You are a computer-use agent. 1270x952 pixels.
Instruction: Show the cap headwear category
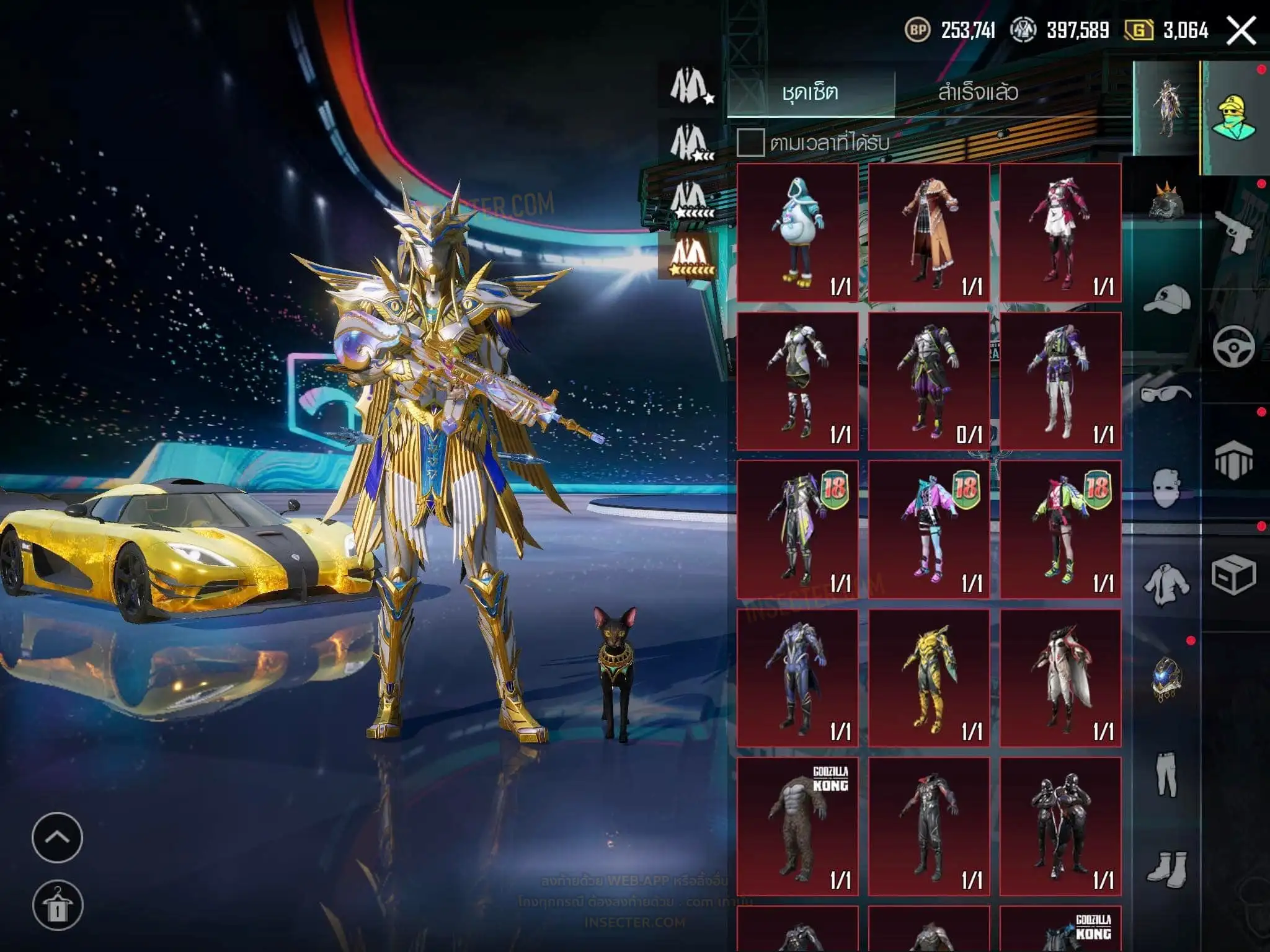(1166, 301)
